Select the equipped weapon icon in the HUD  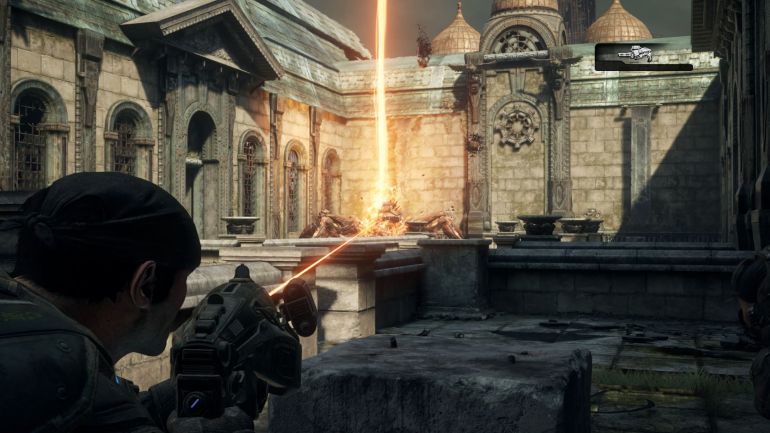635,54
